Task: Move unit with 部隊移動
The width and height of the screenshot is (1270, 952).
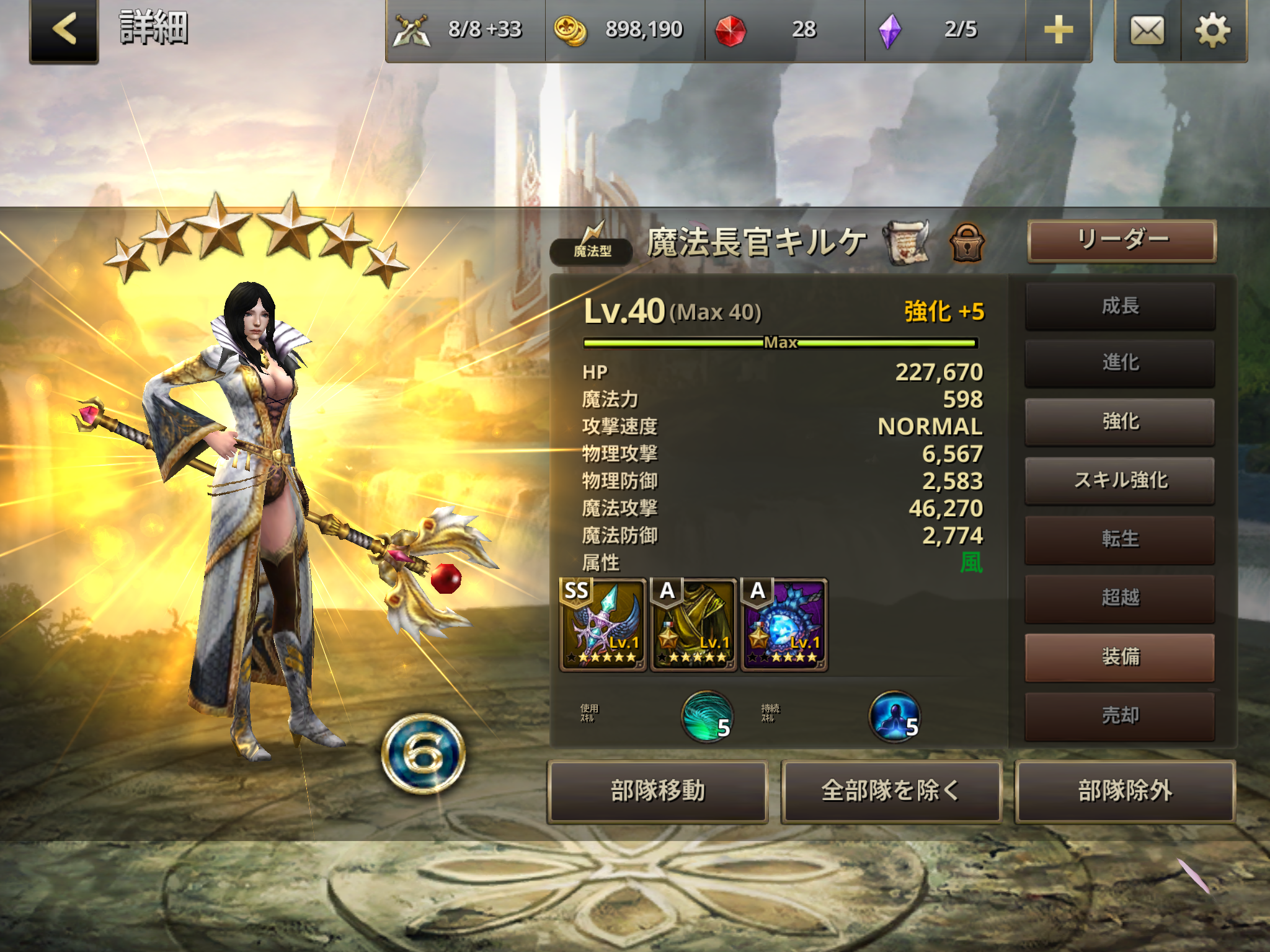Action: 657,791
